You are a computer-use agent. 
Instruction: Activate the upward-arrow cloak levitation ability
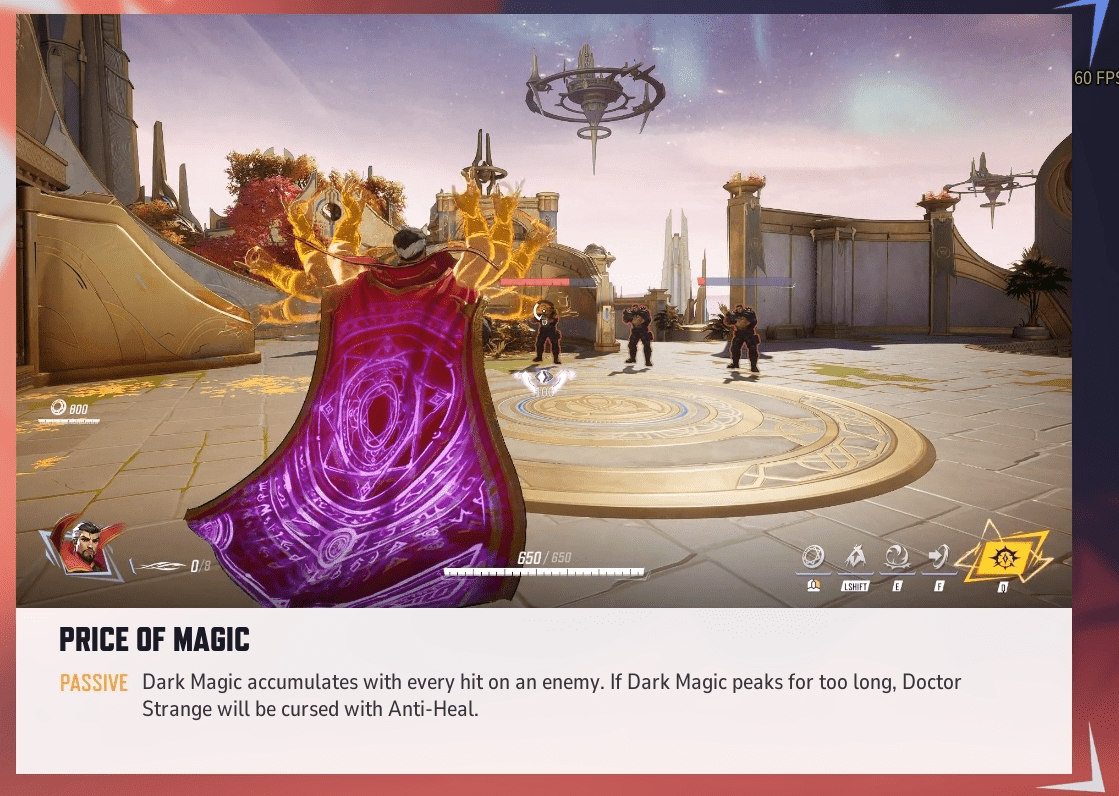coord(855,557)
